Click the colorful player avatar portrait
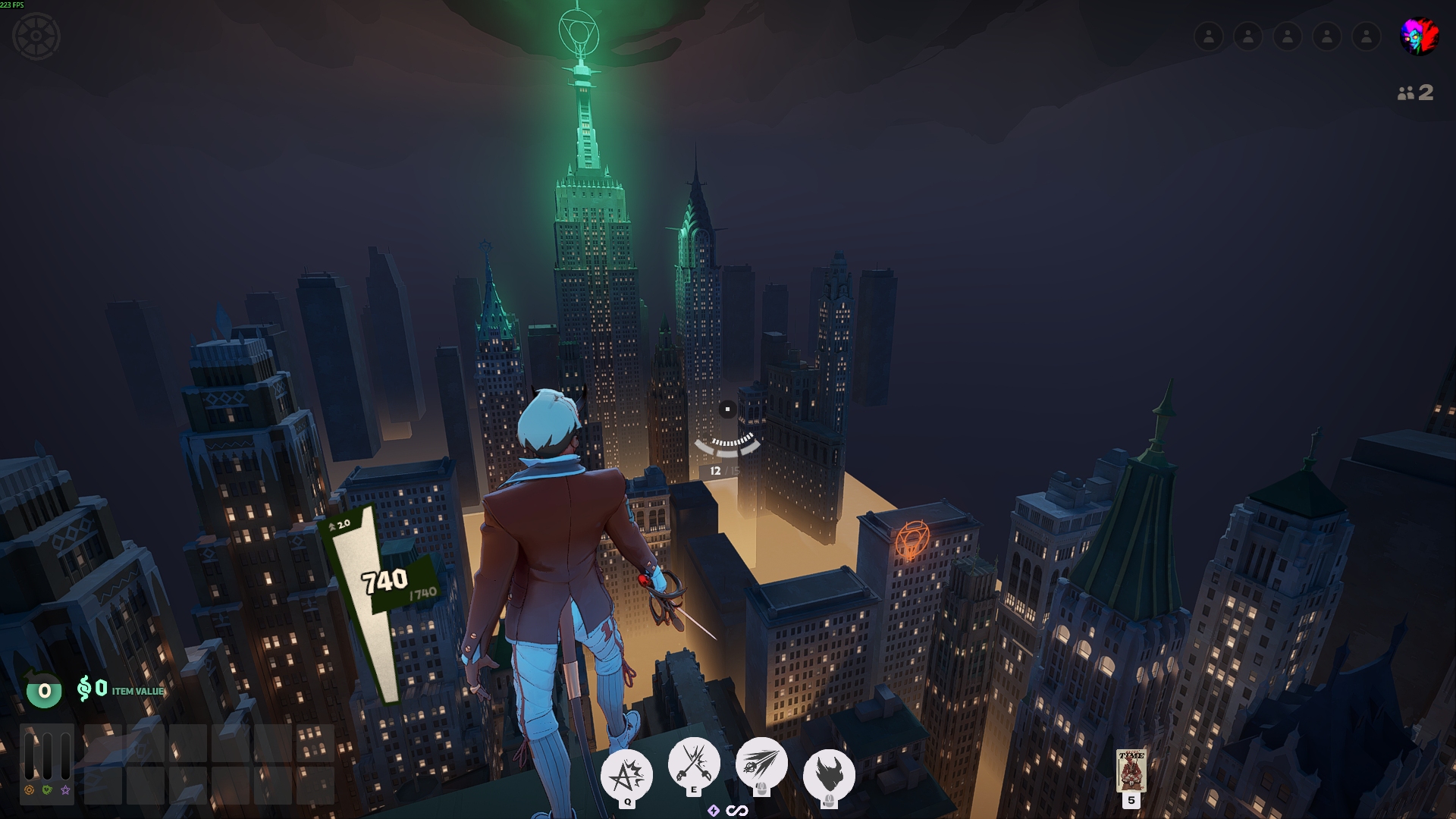The image size is (1456, 819). 1418,36
